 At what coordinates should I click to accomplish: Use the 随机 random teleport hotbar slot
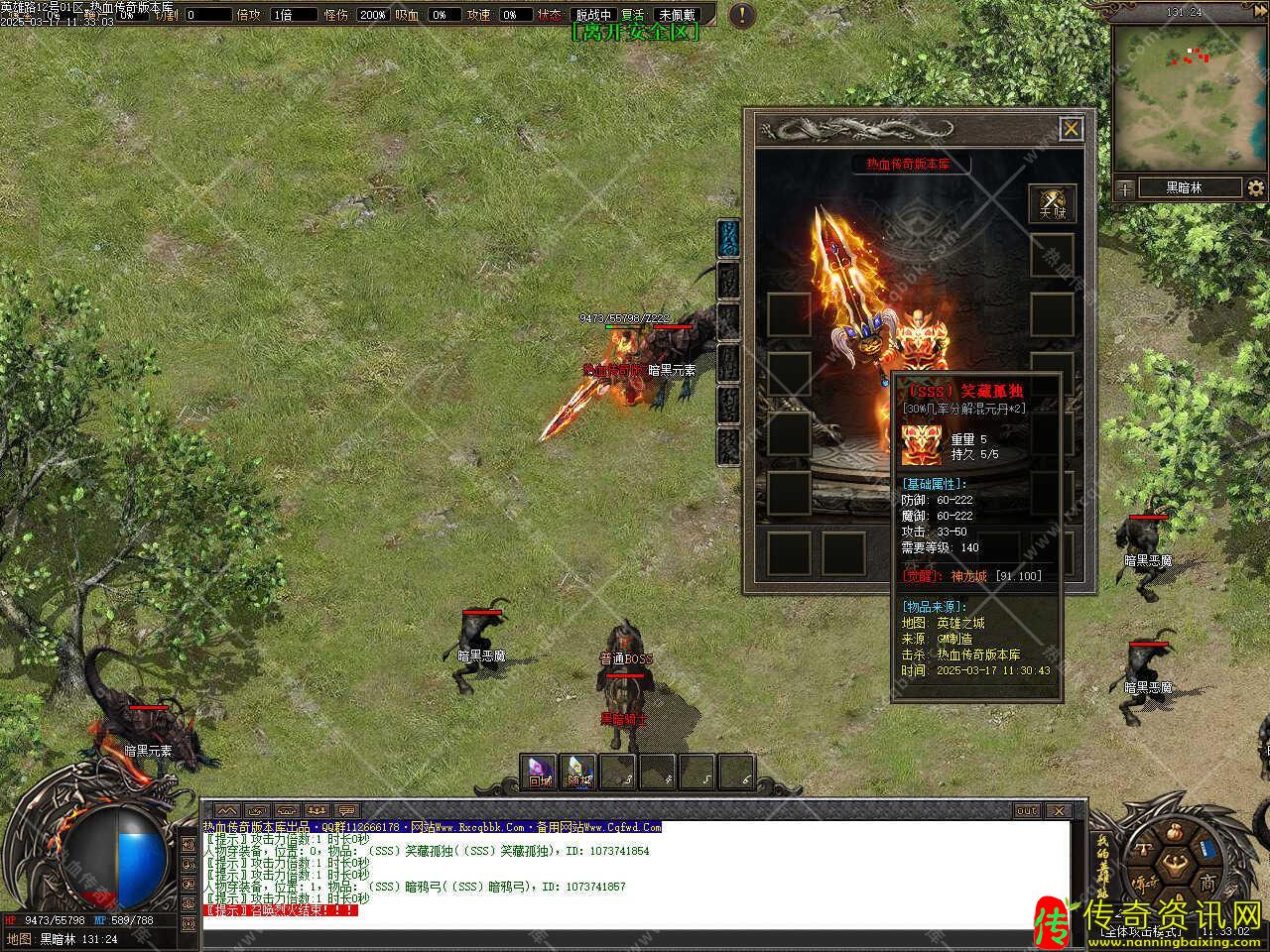pos(578,772)
